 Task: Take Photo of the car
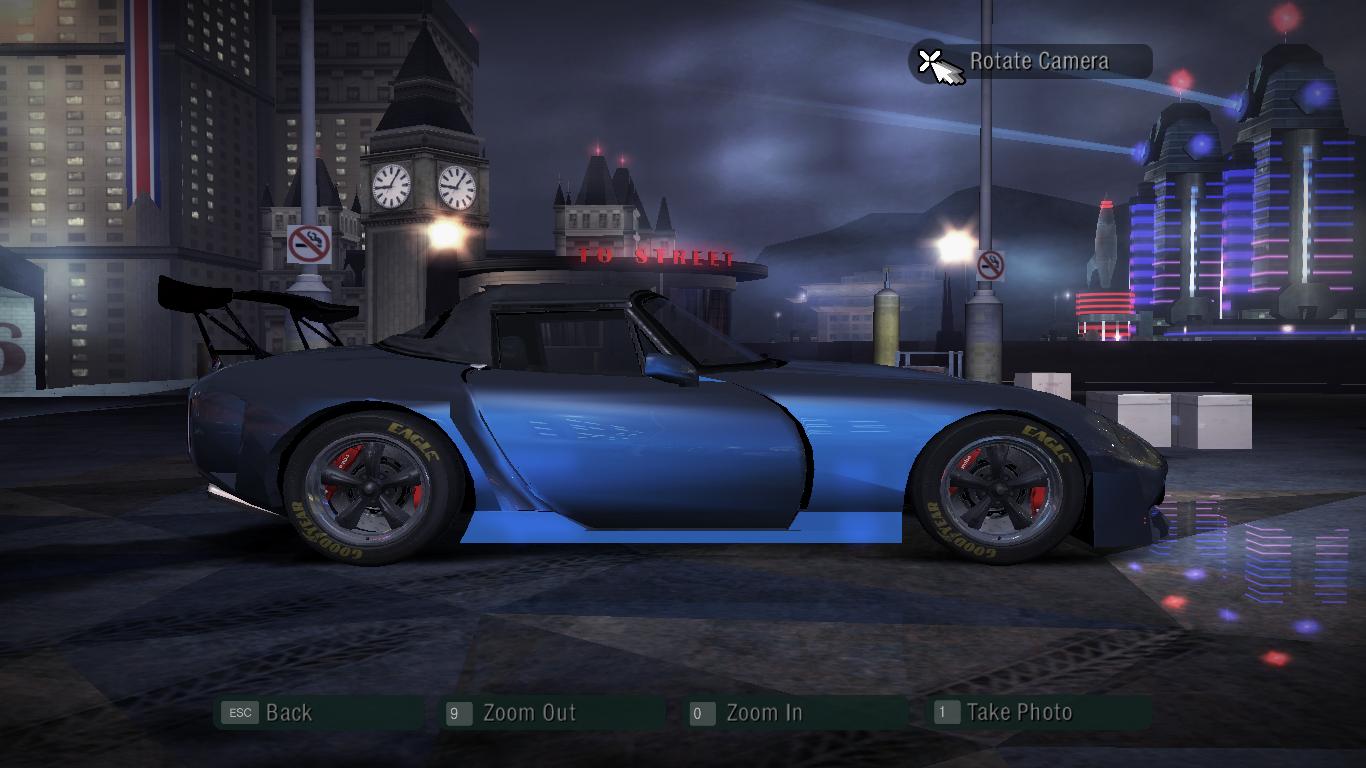(1018, 713)
